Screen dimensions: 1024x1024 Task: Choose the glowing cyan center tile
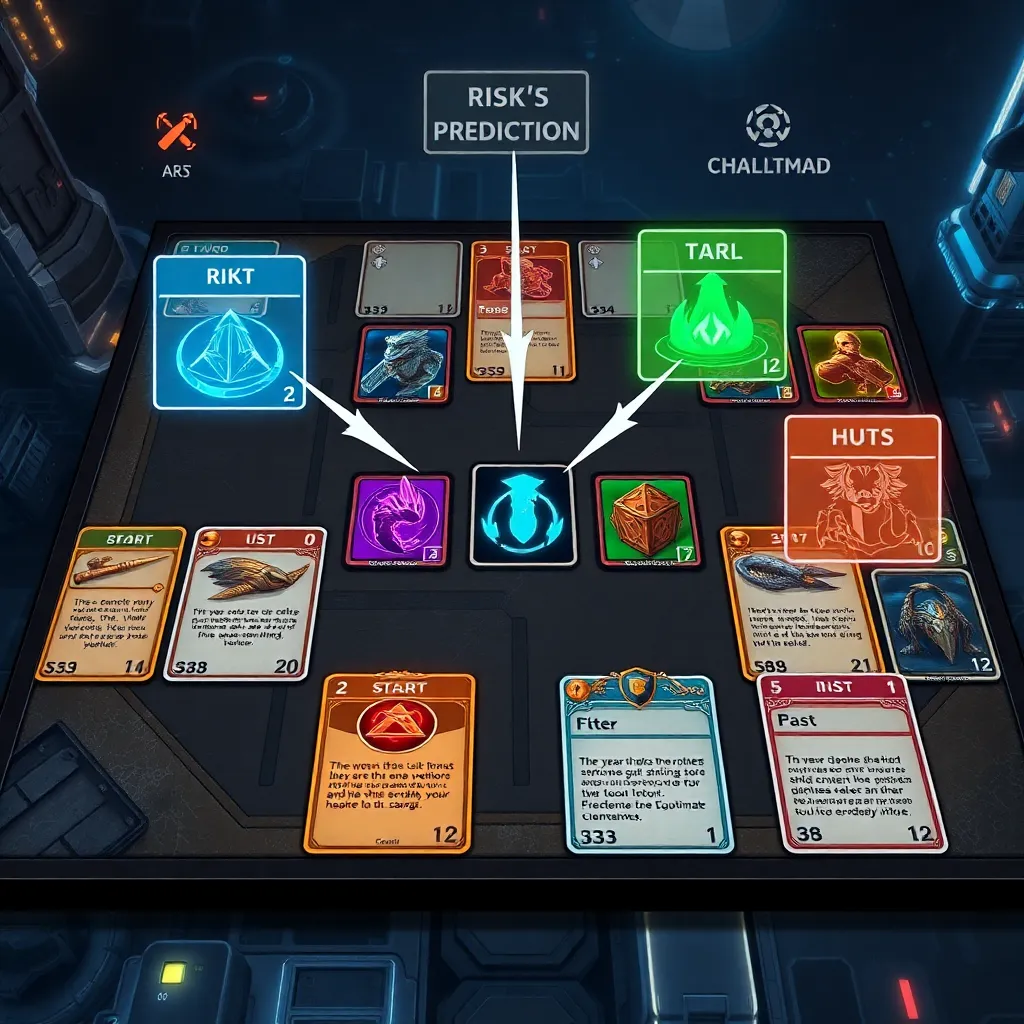point(522,514)
